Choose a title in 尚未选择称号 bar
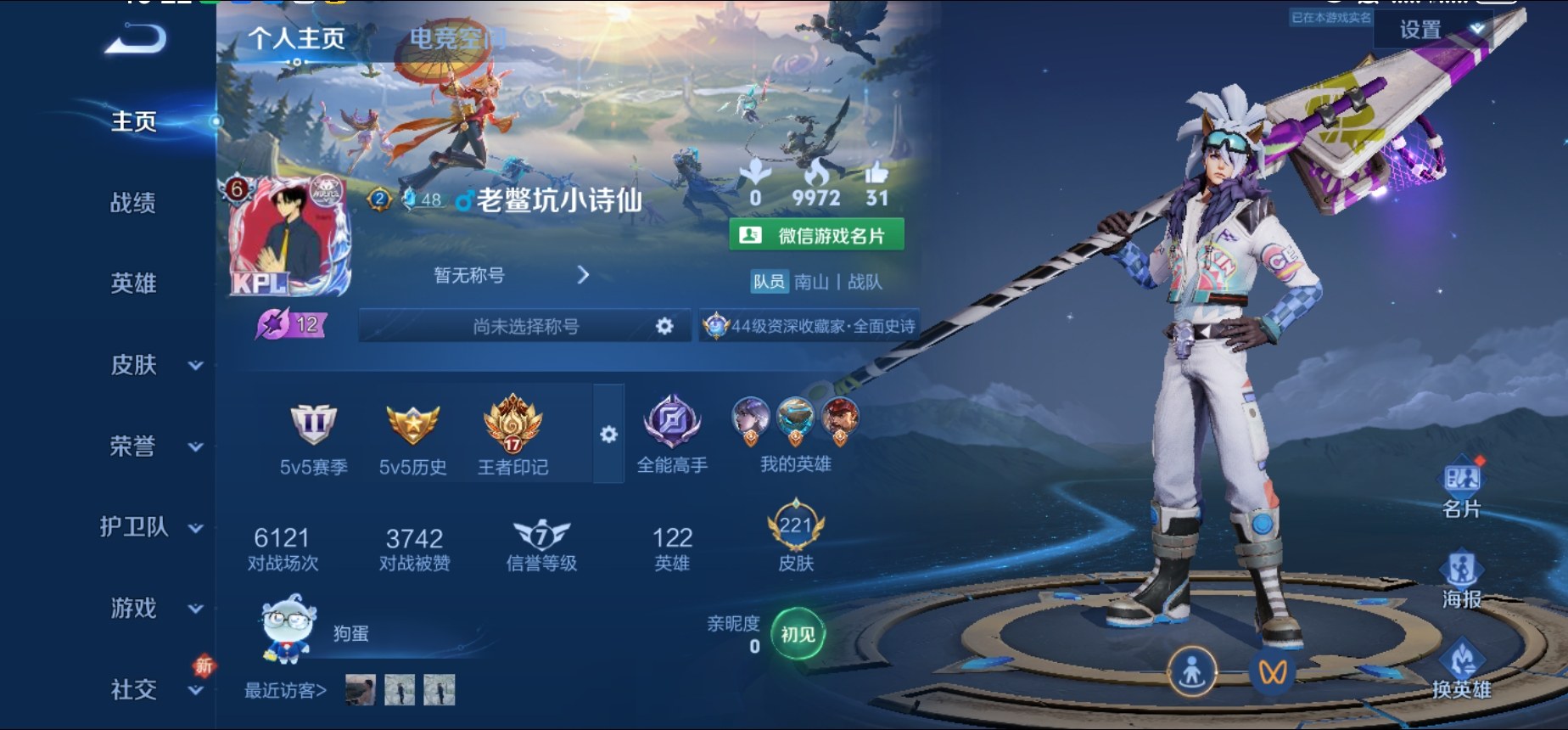The width and height of the screenshot is (1568, 730). (x=526, y=326)
